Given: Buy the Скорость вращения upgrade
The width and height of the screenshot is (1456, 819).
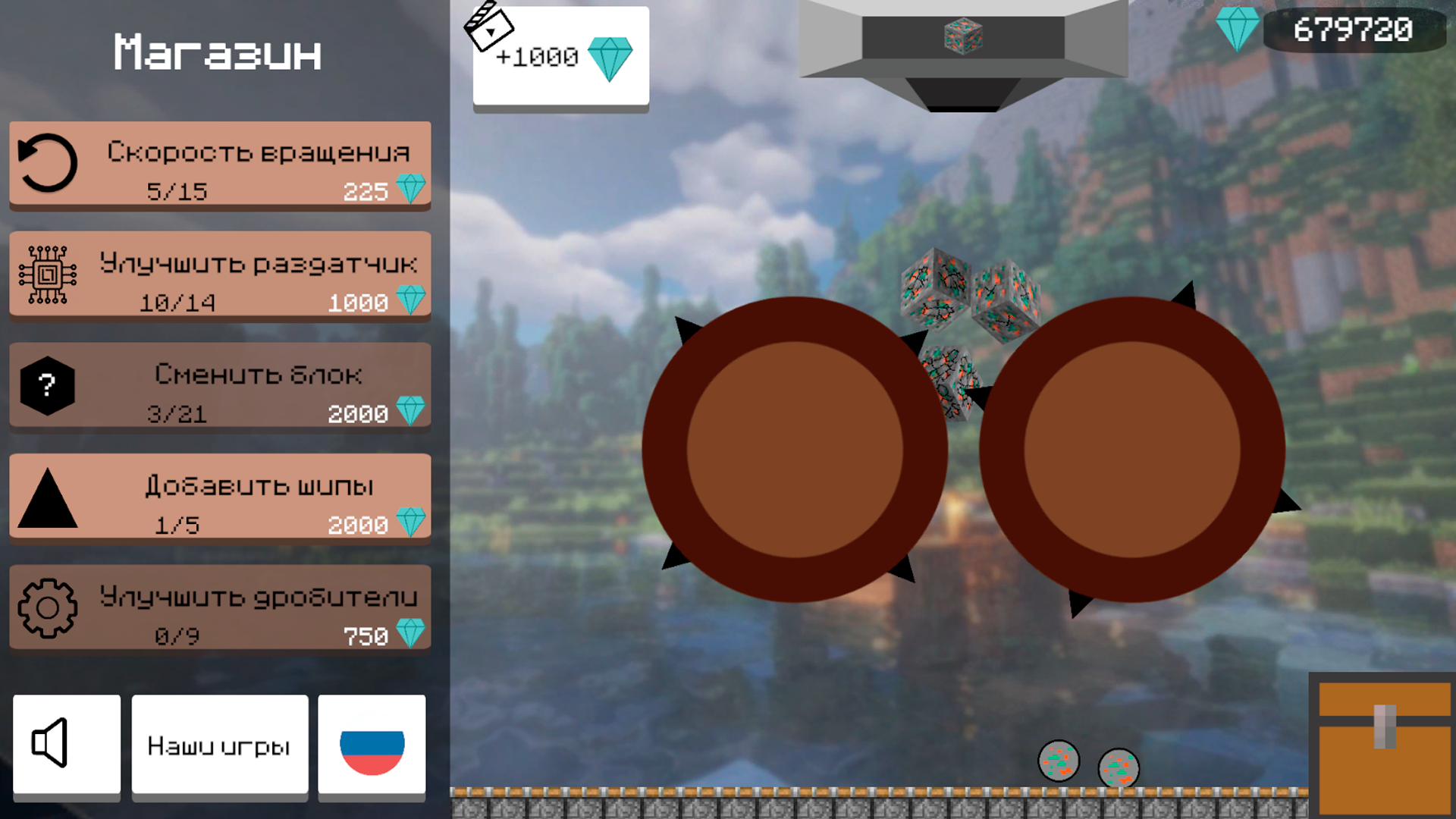Looking at the screenshot, I should pos(220,165).
